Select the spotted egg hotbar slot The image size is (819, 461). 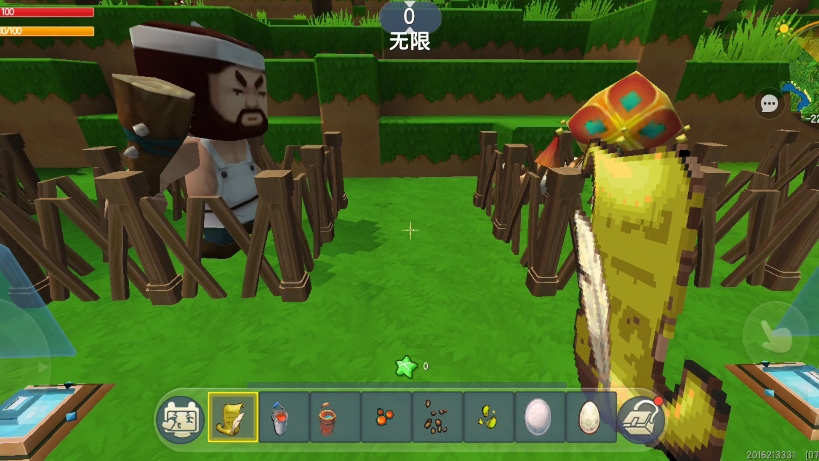tap(590, 417)
